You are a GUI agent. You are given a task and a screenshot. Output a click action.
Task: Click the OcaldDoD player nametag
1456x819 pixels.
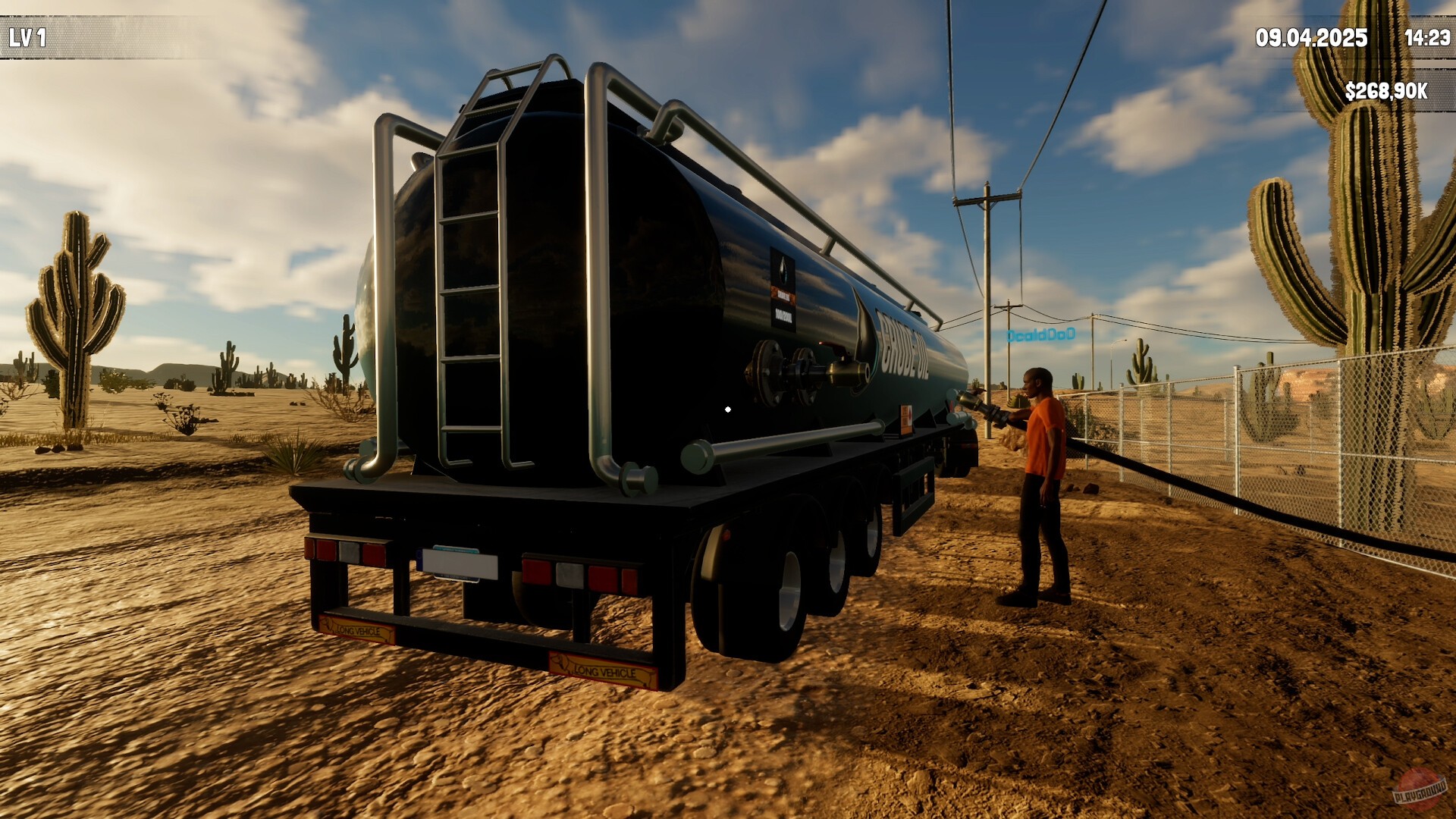click(1041, 334)
